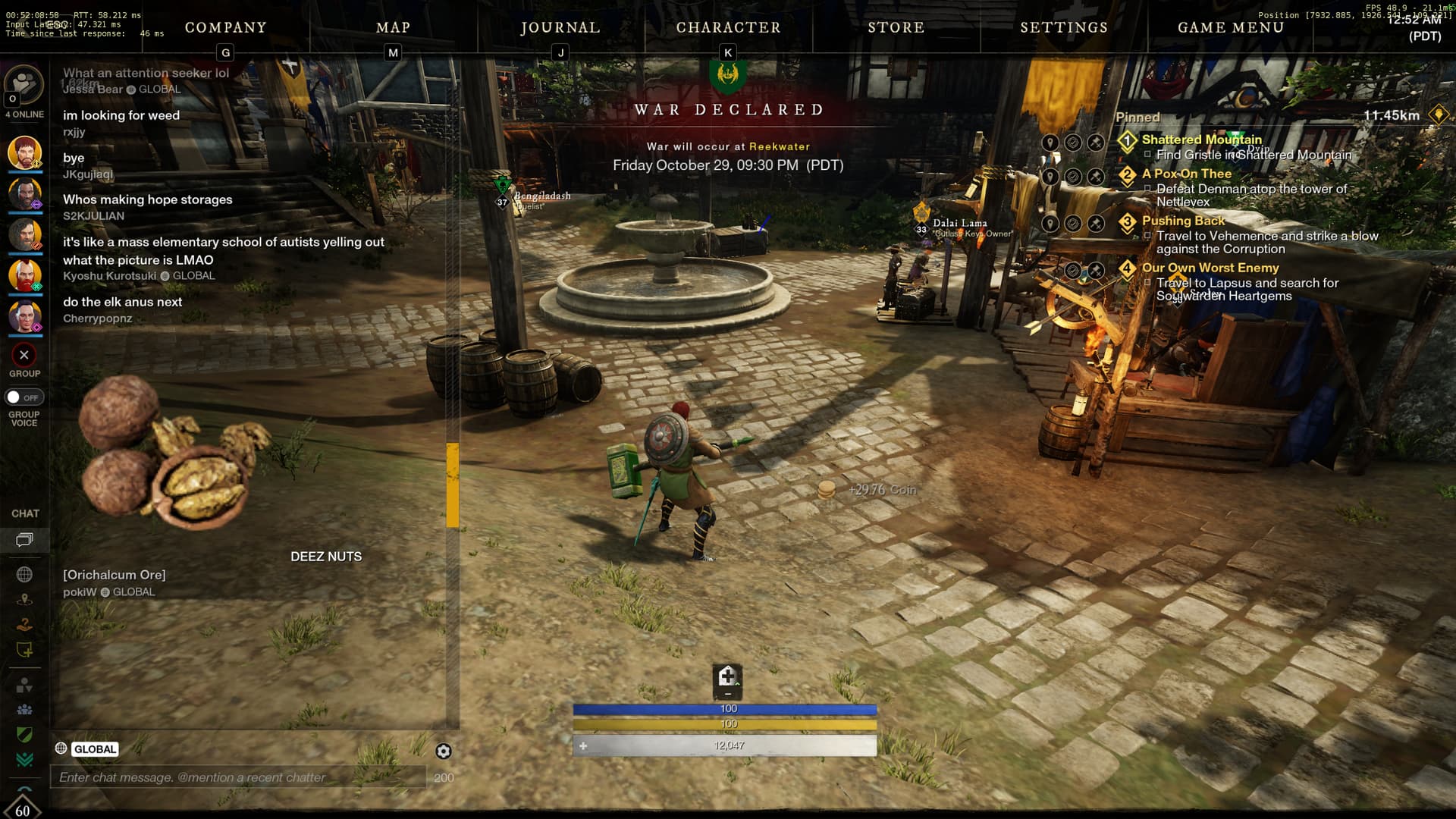Open chat settings gear icon
Viewport: 1456px width, 819px height.
pyautogui.click(x=444, y=751)
